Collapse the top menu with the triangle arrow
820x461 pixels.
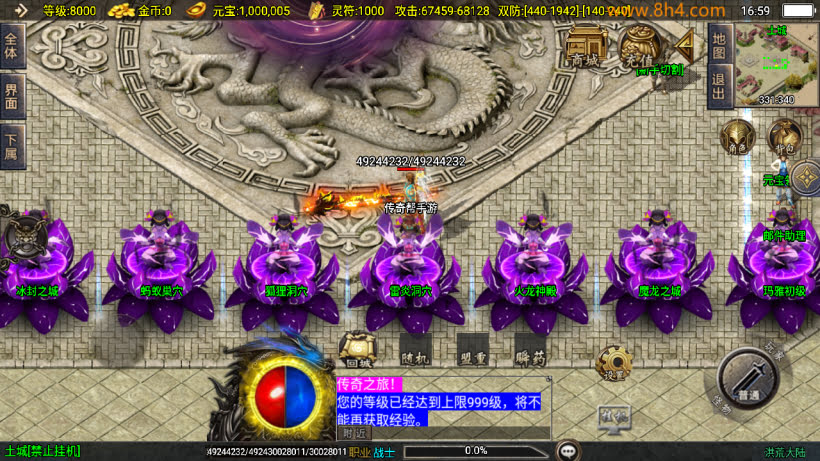687,46
